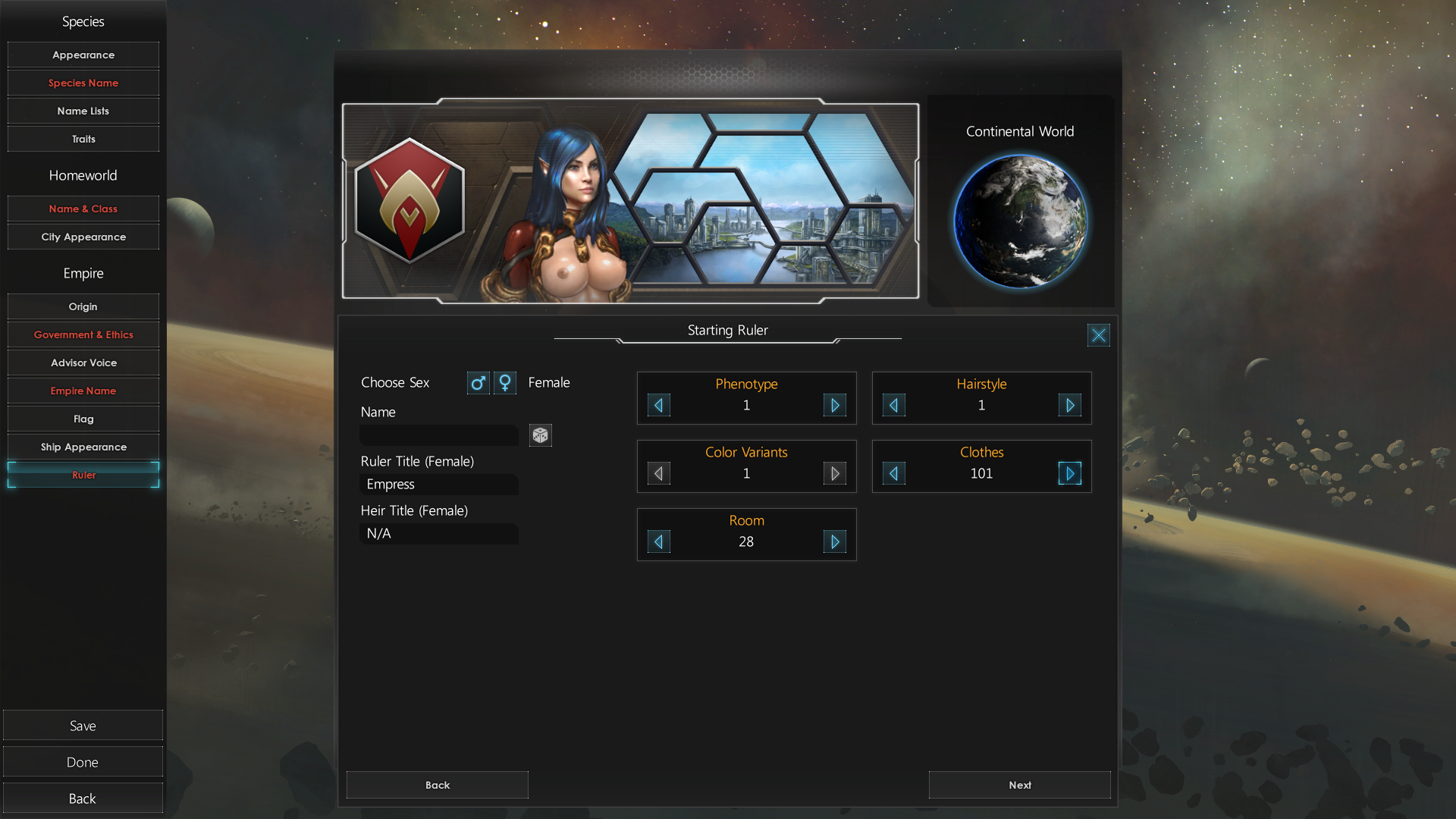Save the empire design
The width and height of the screenshot is (1456, 819).
pyautogui.click(x=83, y=726)
